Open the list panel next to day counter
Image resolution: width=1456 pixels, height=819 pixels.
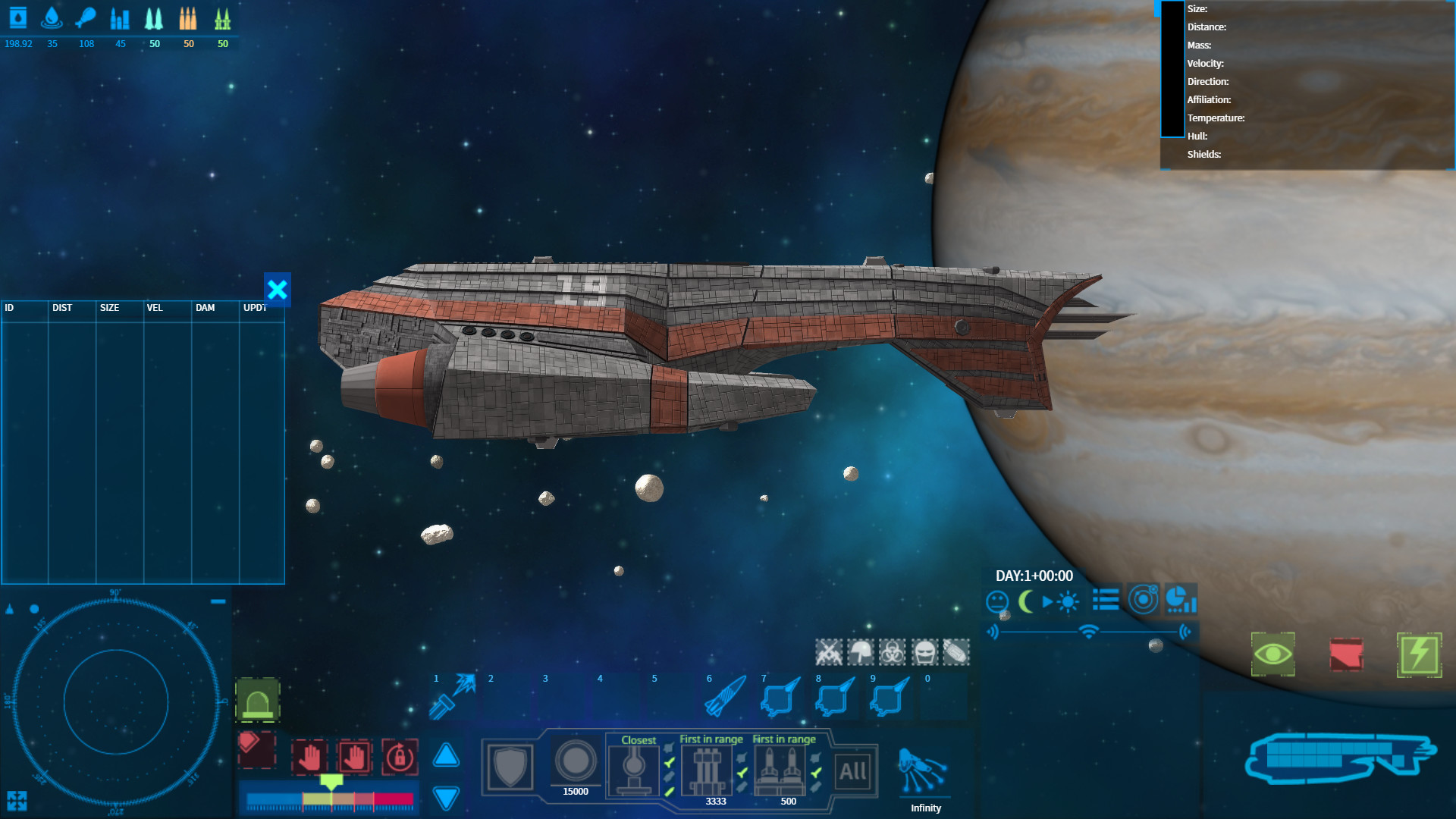point(1105,600)
